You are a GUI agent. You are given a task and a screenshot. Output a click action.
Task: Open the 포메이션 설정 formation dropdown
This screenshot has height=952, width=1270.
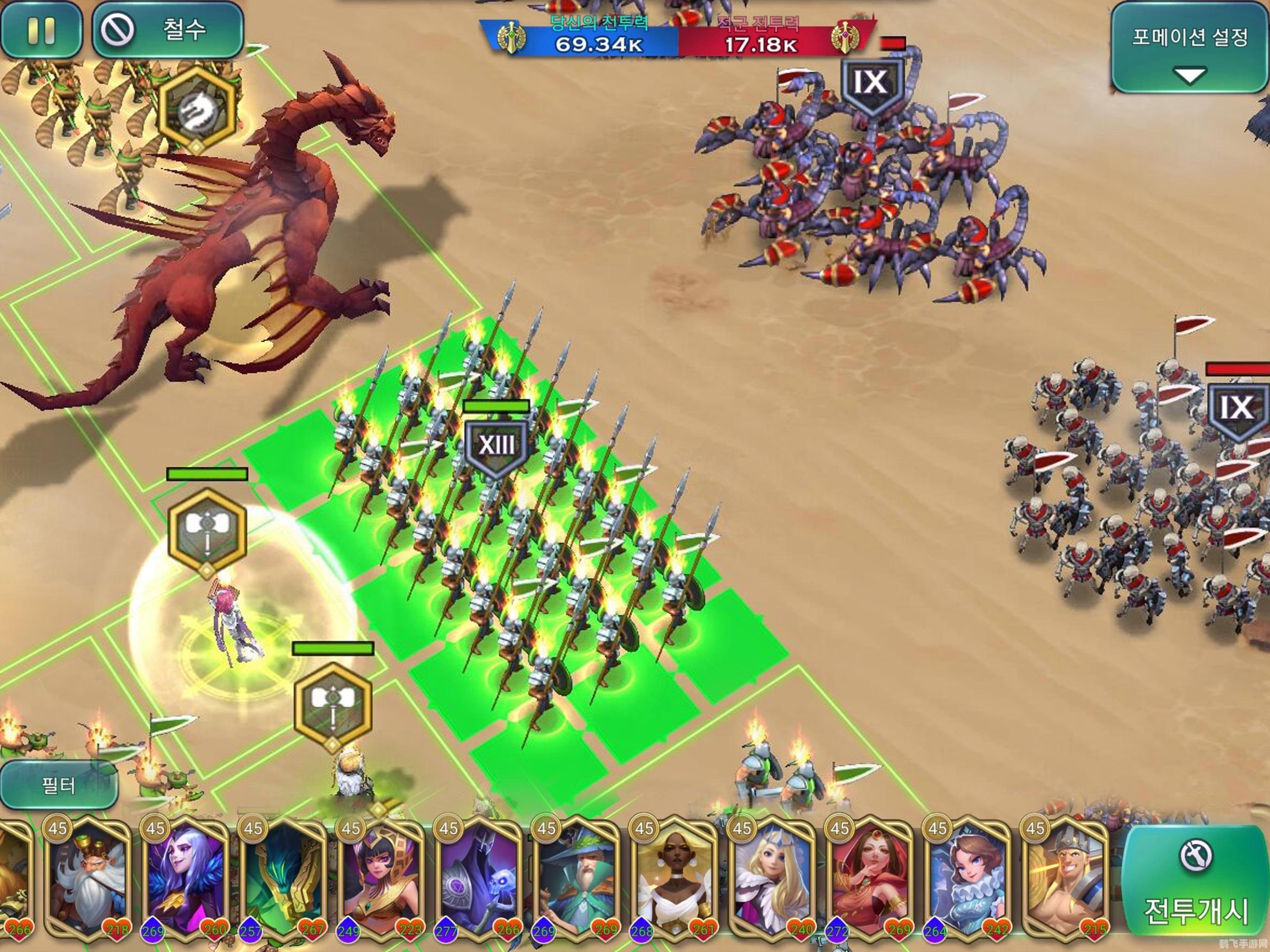tap(1189, 48)
